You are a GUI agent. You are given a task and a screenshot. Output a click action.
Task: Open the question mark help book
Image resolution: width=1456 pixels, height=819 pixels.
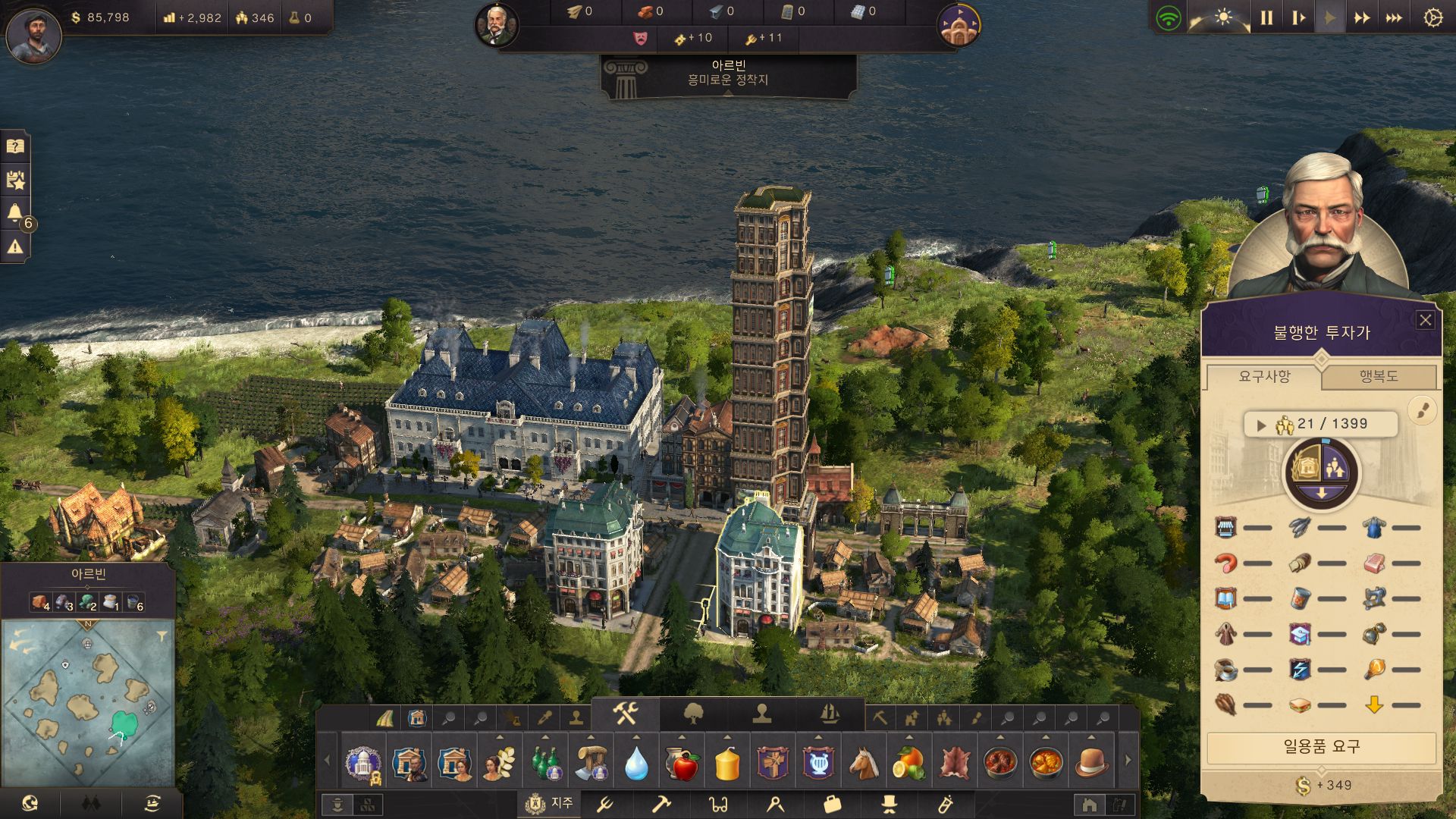pyautogui.click(x=15, y=146)
